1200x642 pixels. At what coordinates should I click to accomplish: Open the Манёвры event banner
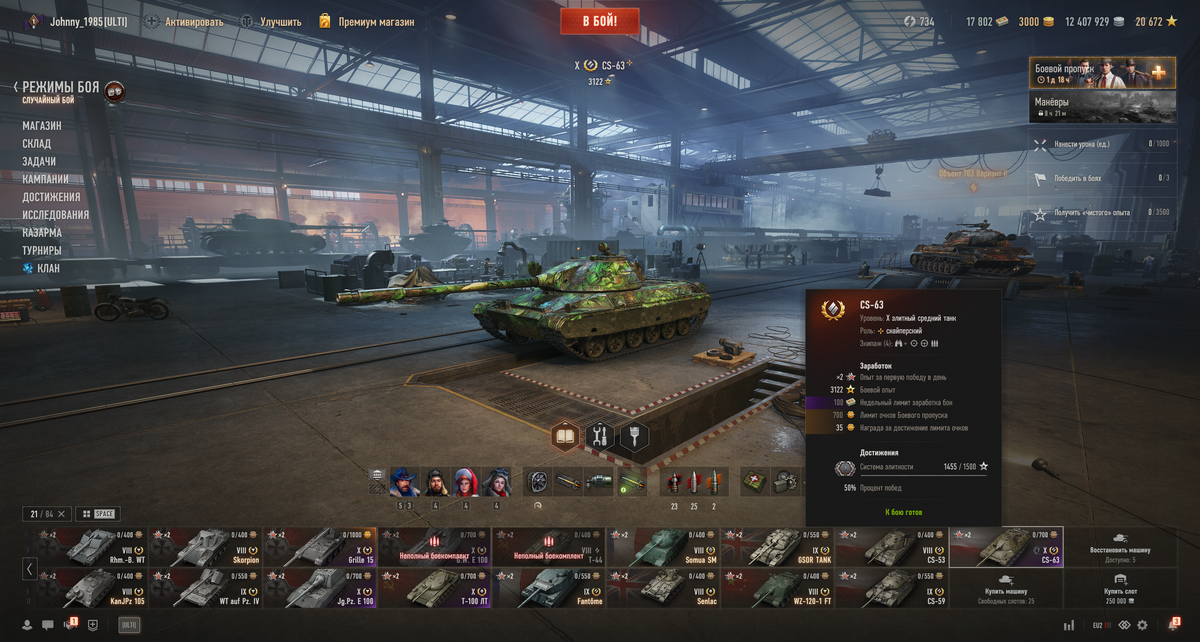[1102, 107]
